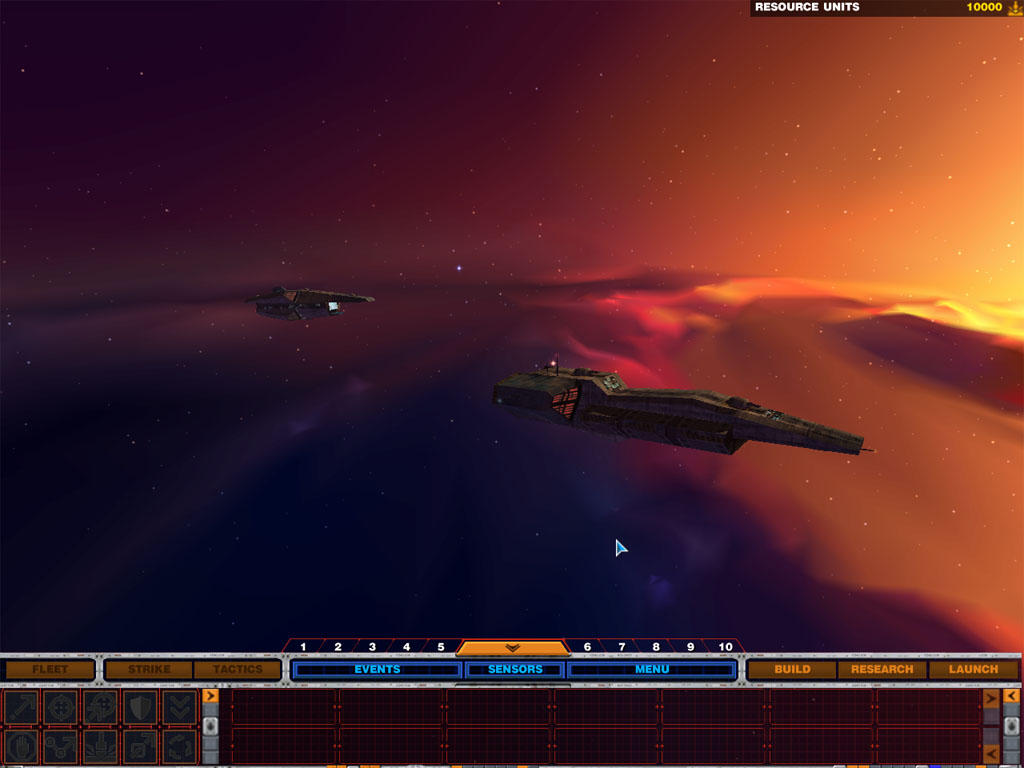Viewport: 1024px width, 768px height.
Task: Select control group 5 tab
Action: click(x=440, y=647)
